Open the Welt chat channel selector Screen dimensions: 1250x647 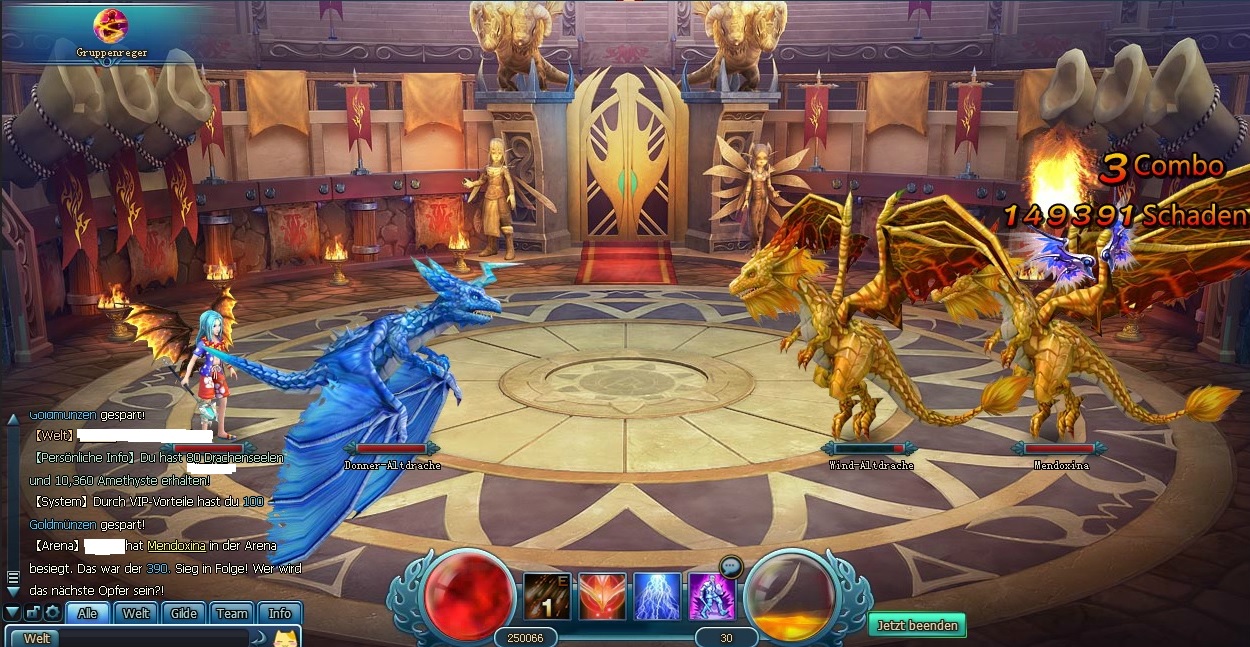(37, 638)
